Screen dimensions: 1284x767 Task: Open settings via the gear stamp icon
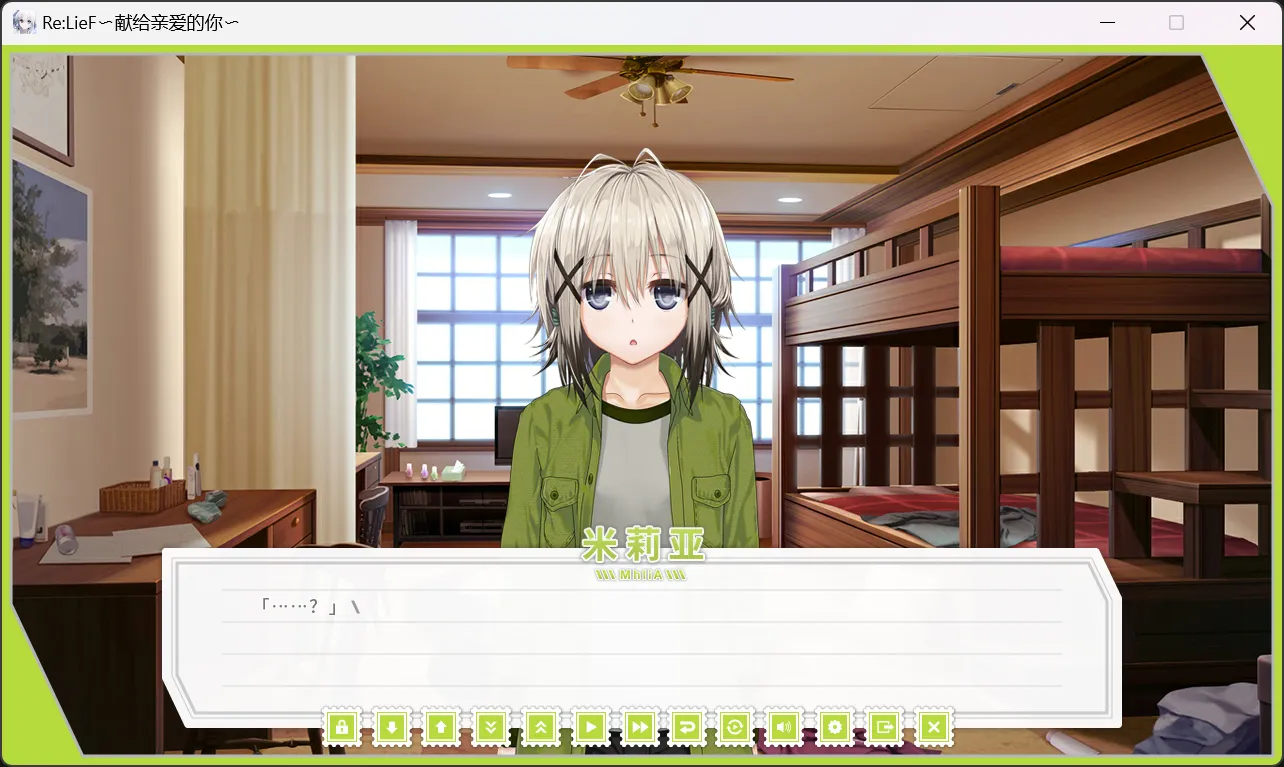tap(835, 727)
